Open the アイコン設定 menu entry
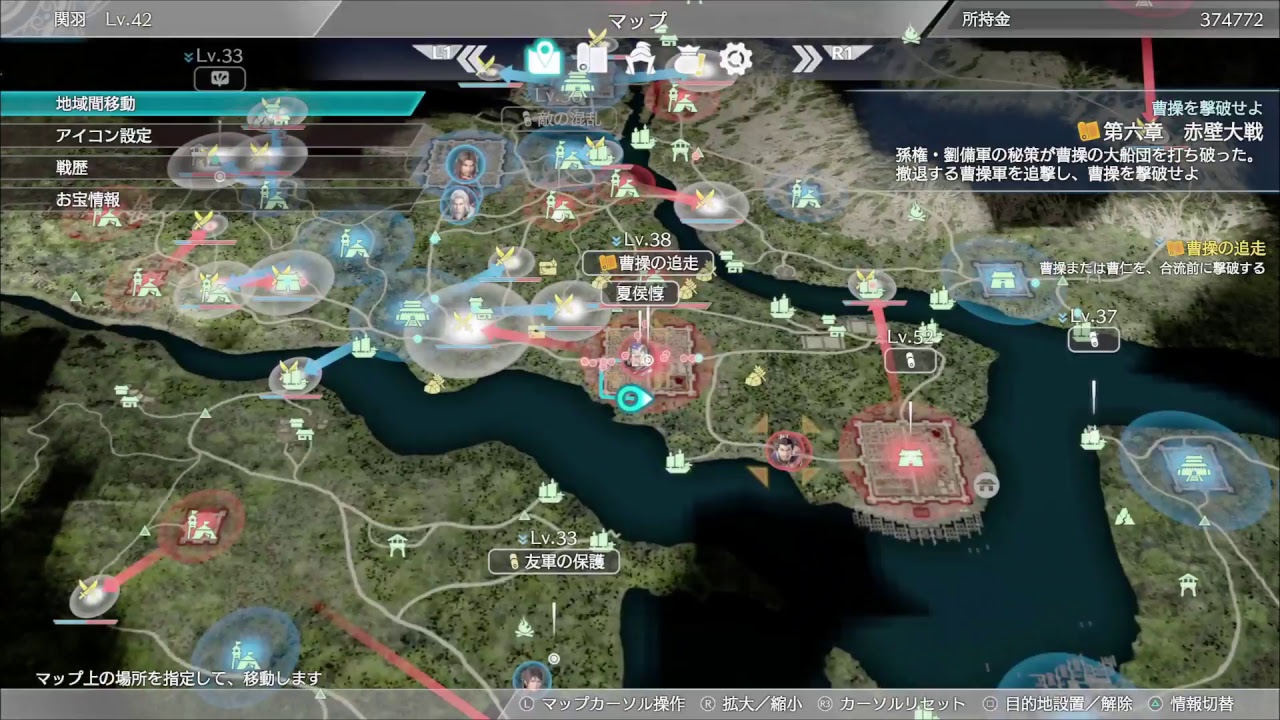1280x720 pixels. coord(105,136)
